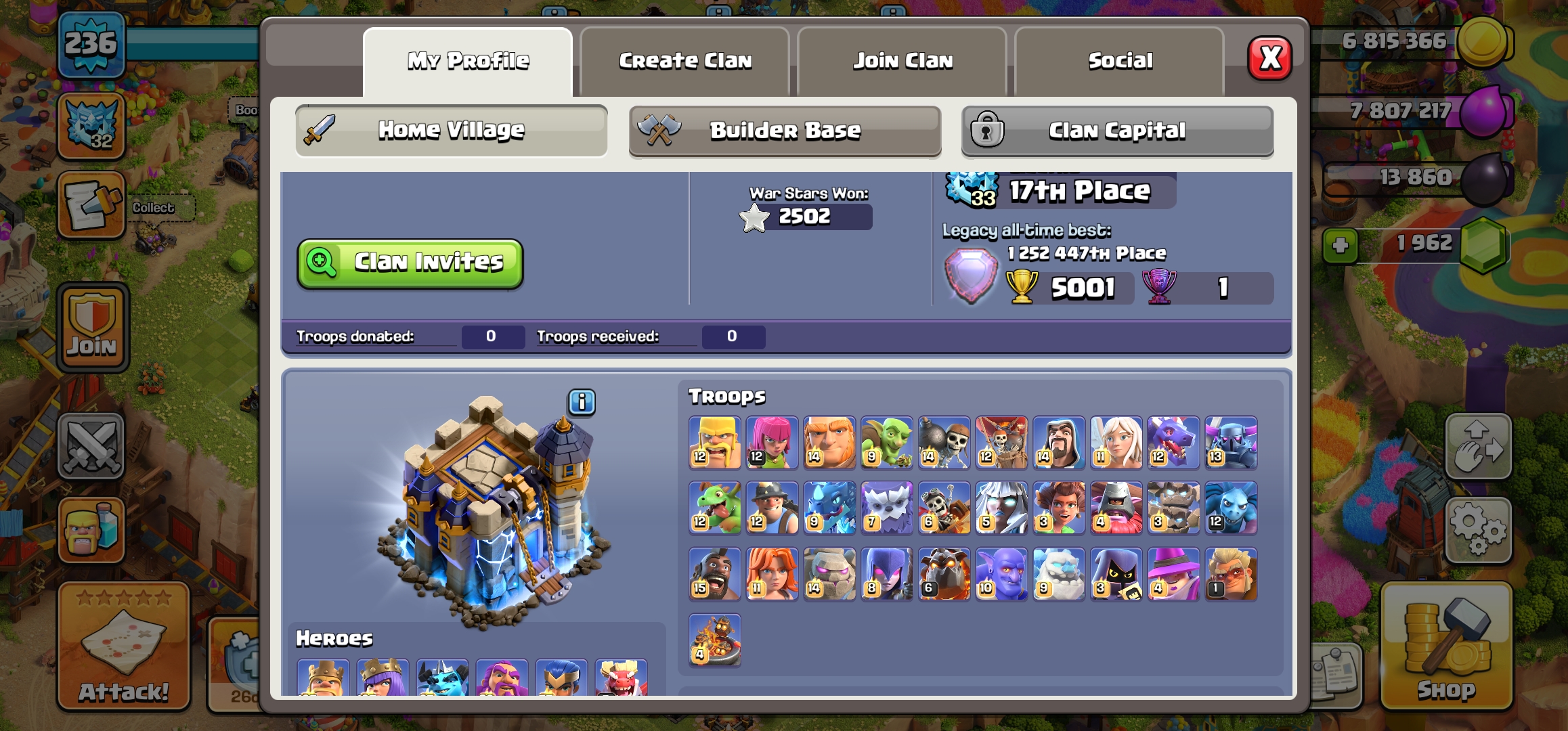Open the Join Clan tab
1568x731 pixels.
(x=902, y=62)
